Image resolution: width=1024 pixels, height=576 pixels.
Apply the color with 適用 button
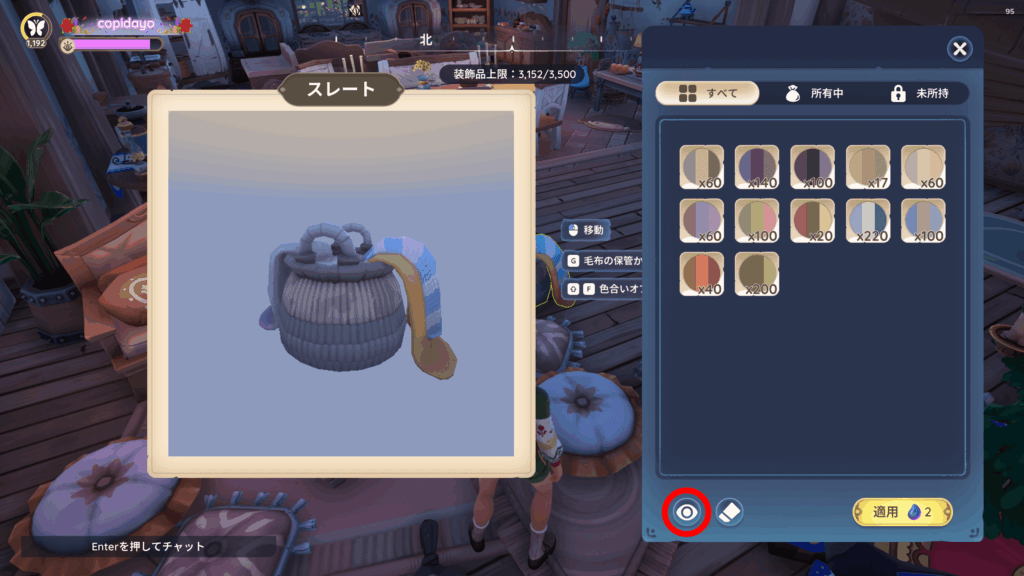point(902,512)
